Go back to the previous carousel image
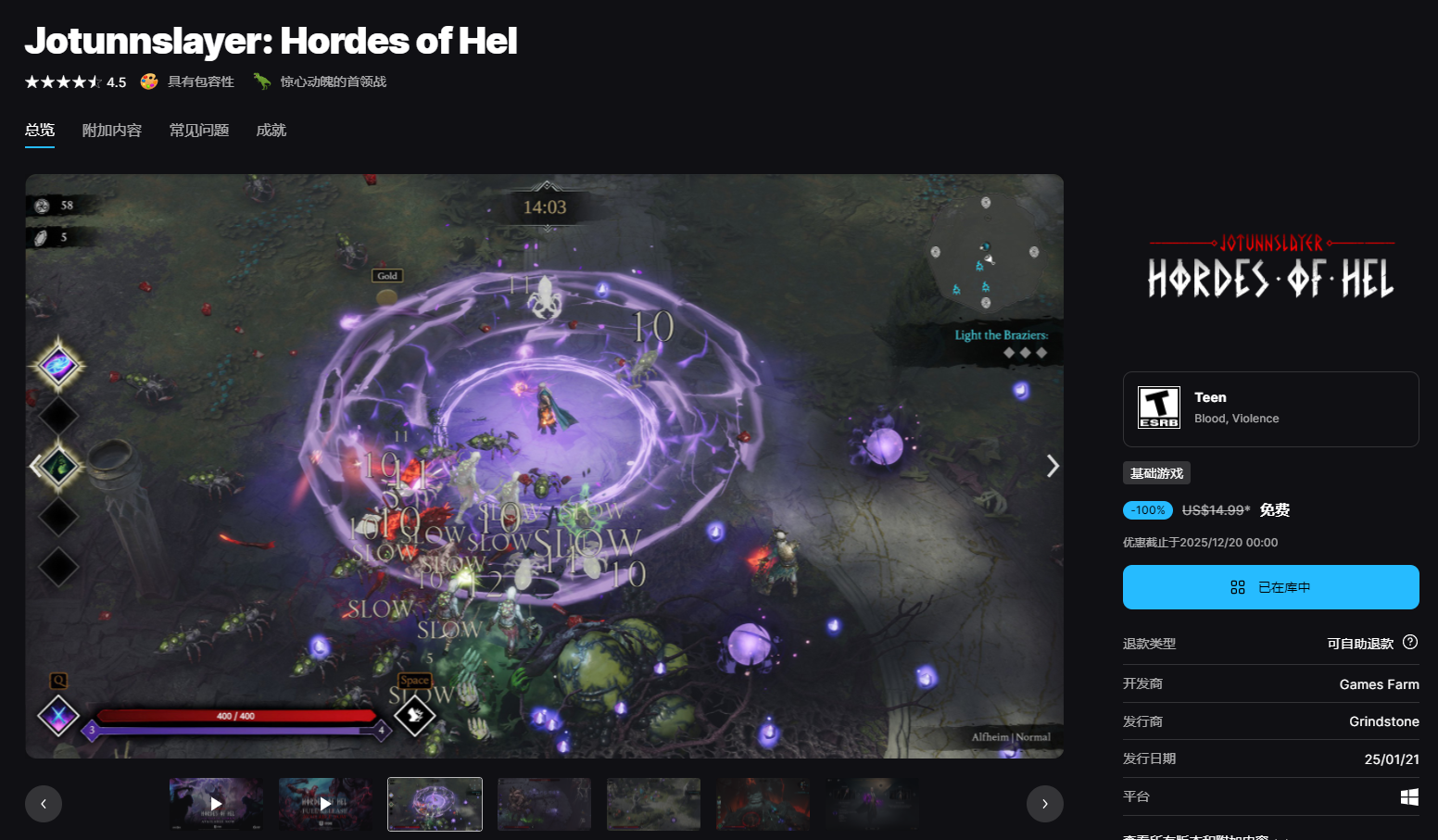 (x=36, y=466)
